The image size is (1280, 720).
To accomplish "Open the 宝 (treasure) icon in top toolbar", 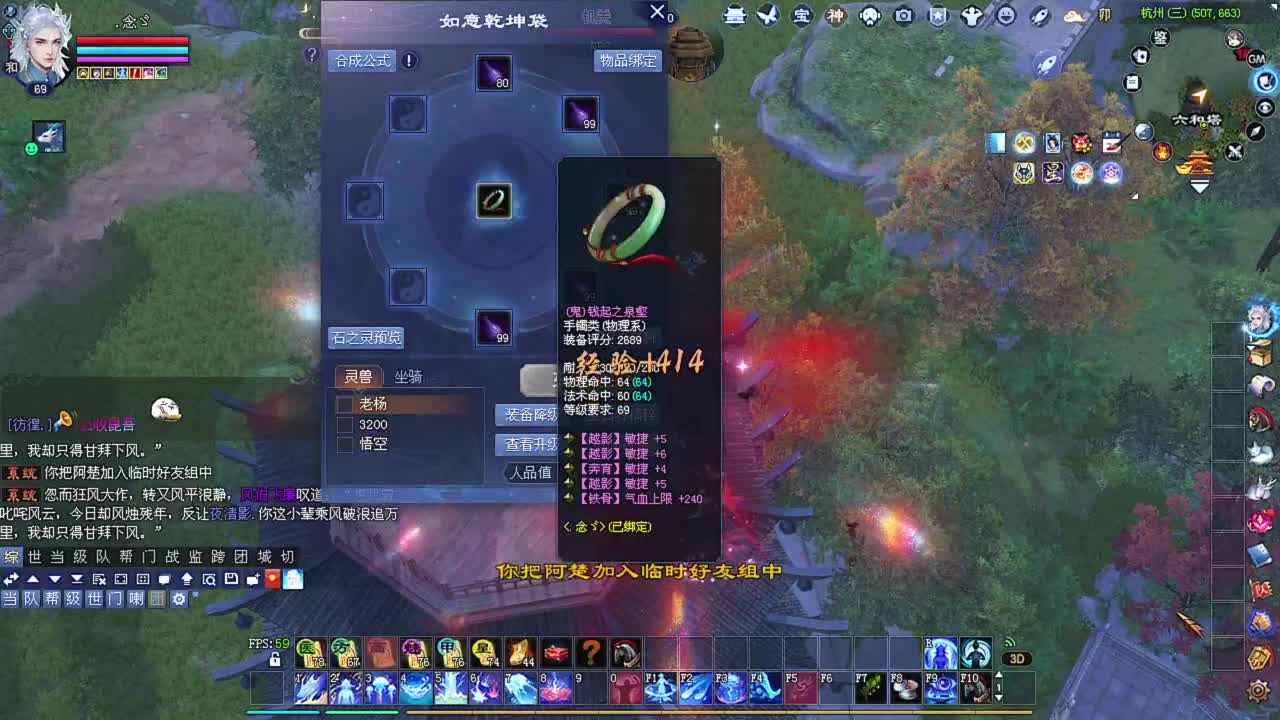I will (802, 17).
